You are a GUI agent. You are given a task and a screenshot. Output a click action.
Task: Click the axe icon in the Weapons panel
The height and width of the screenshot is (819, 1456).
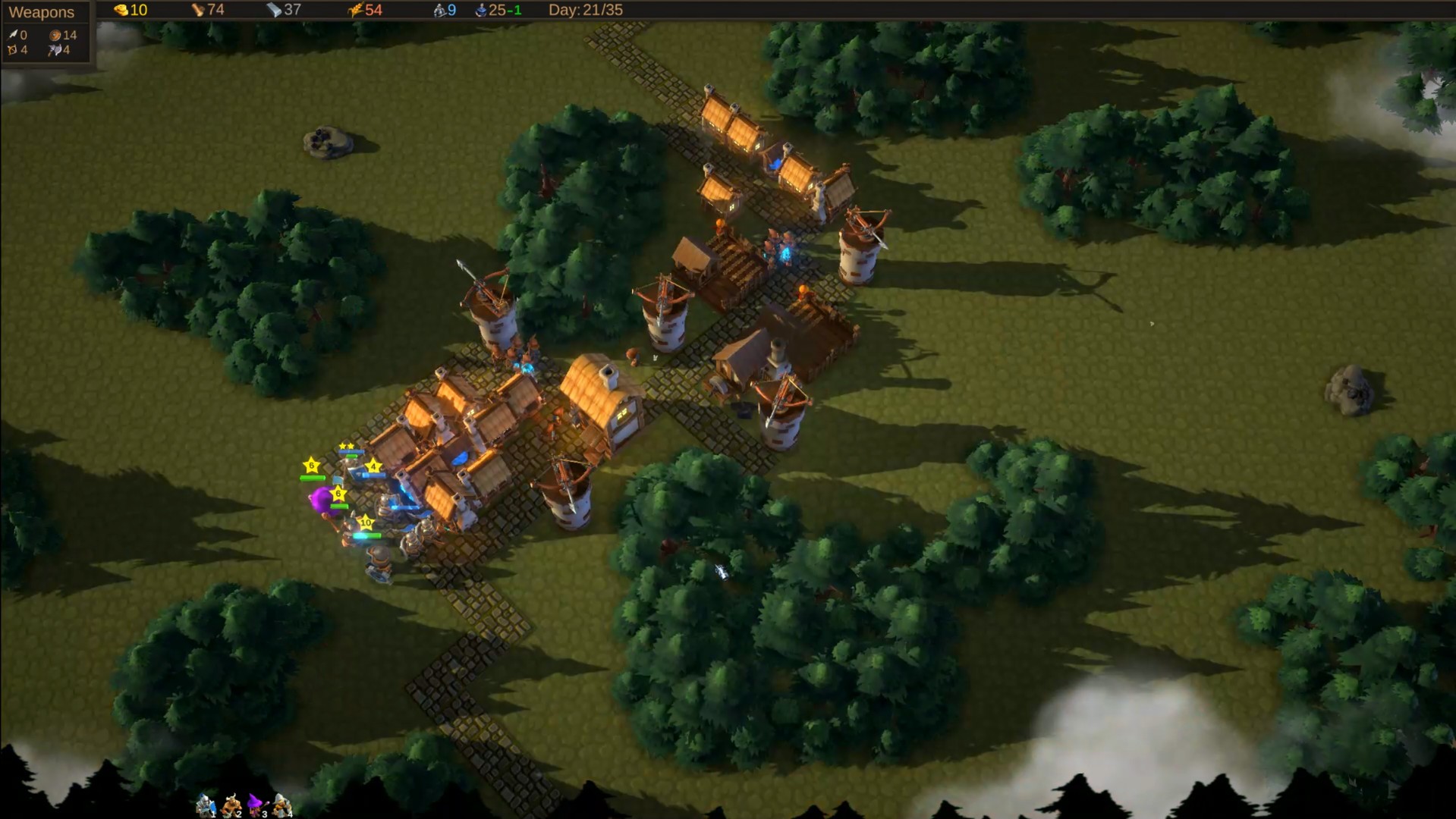(x=53, y=49)
